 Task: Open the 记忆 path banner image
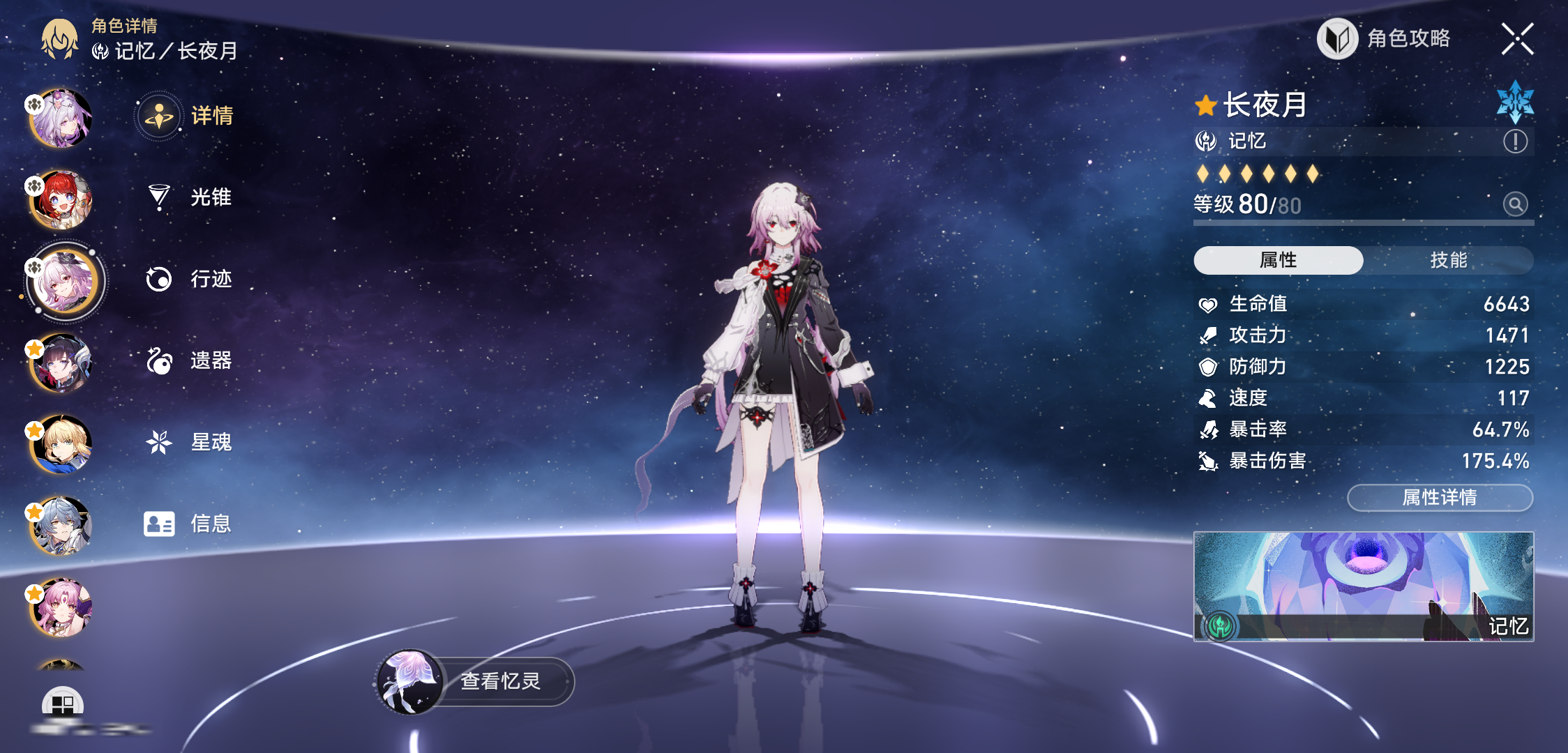pyautogui.click(x=1363, y=586)
